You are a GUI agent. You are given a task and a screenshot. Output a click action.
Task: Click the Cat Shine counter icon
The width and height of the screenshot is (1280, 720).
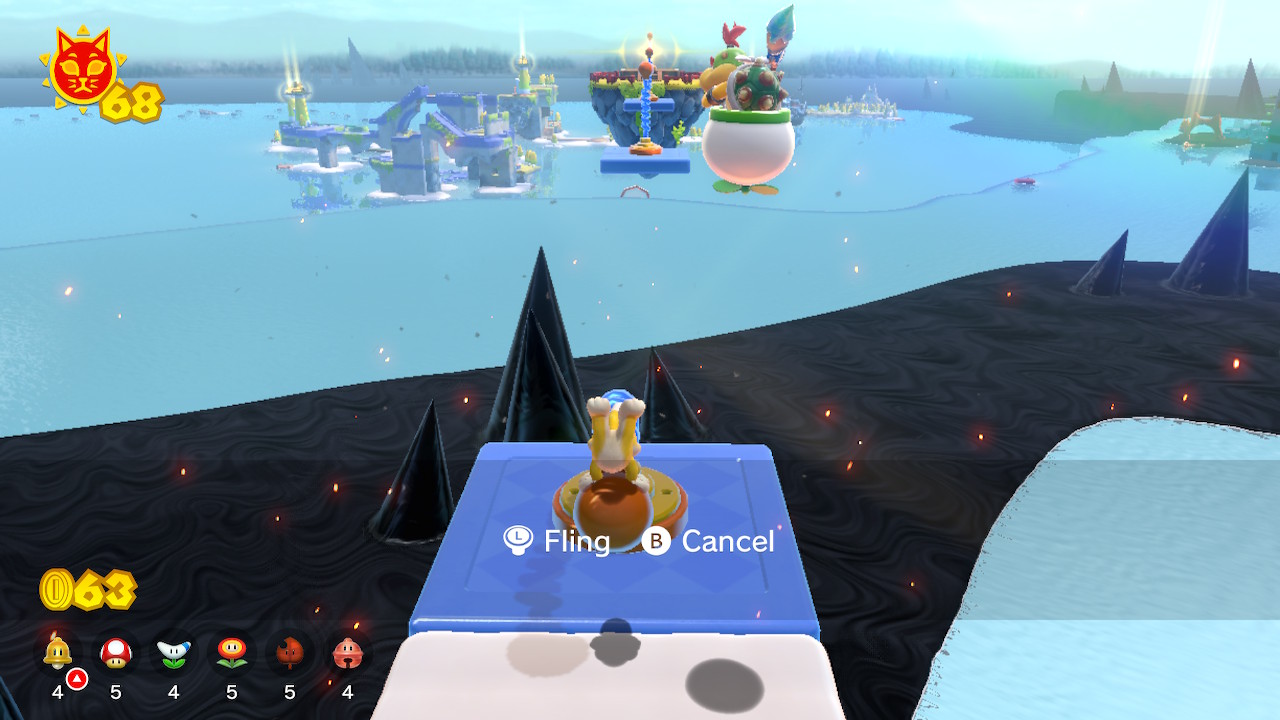tap(83, 68)
